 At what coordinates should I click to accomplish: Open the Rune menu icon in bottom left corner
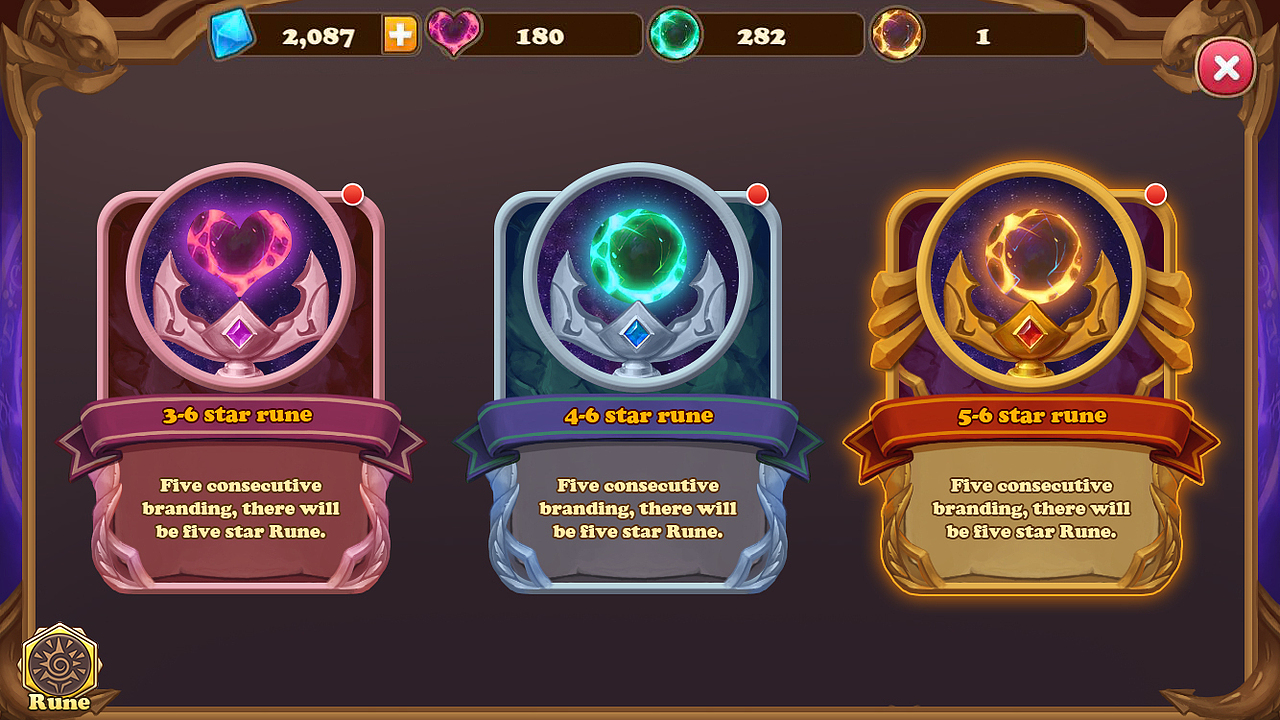point(58,660)
